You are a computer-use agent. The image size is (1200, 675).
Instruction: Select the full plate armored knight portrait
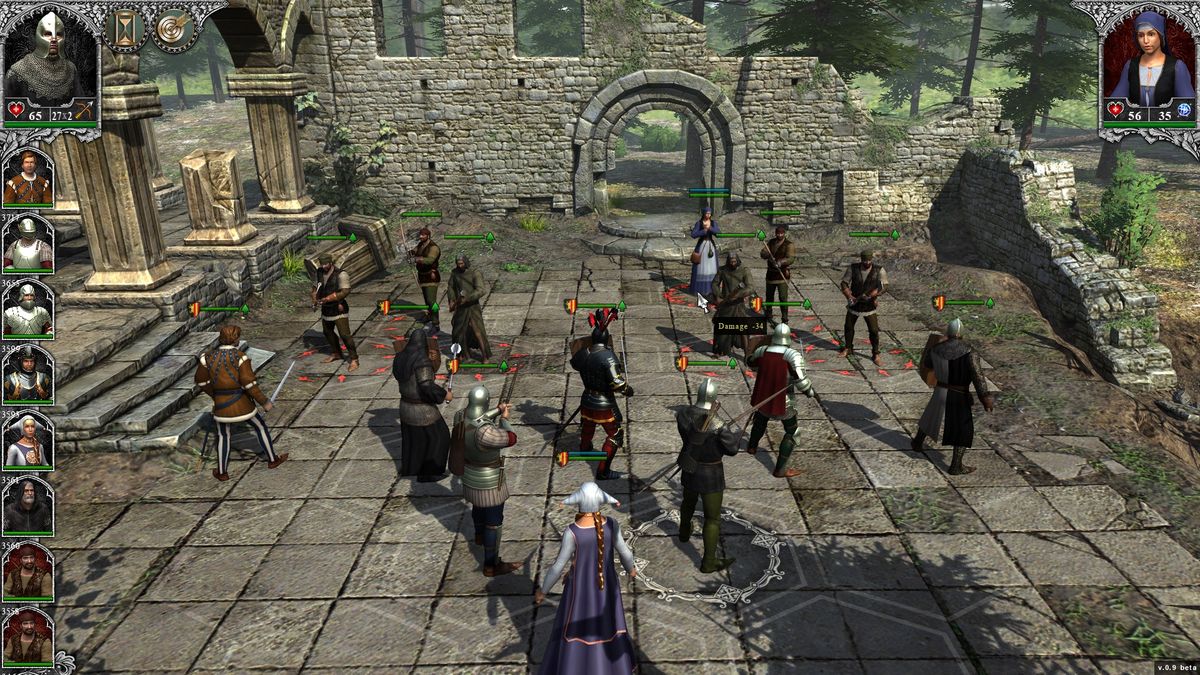27,310
